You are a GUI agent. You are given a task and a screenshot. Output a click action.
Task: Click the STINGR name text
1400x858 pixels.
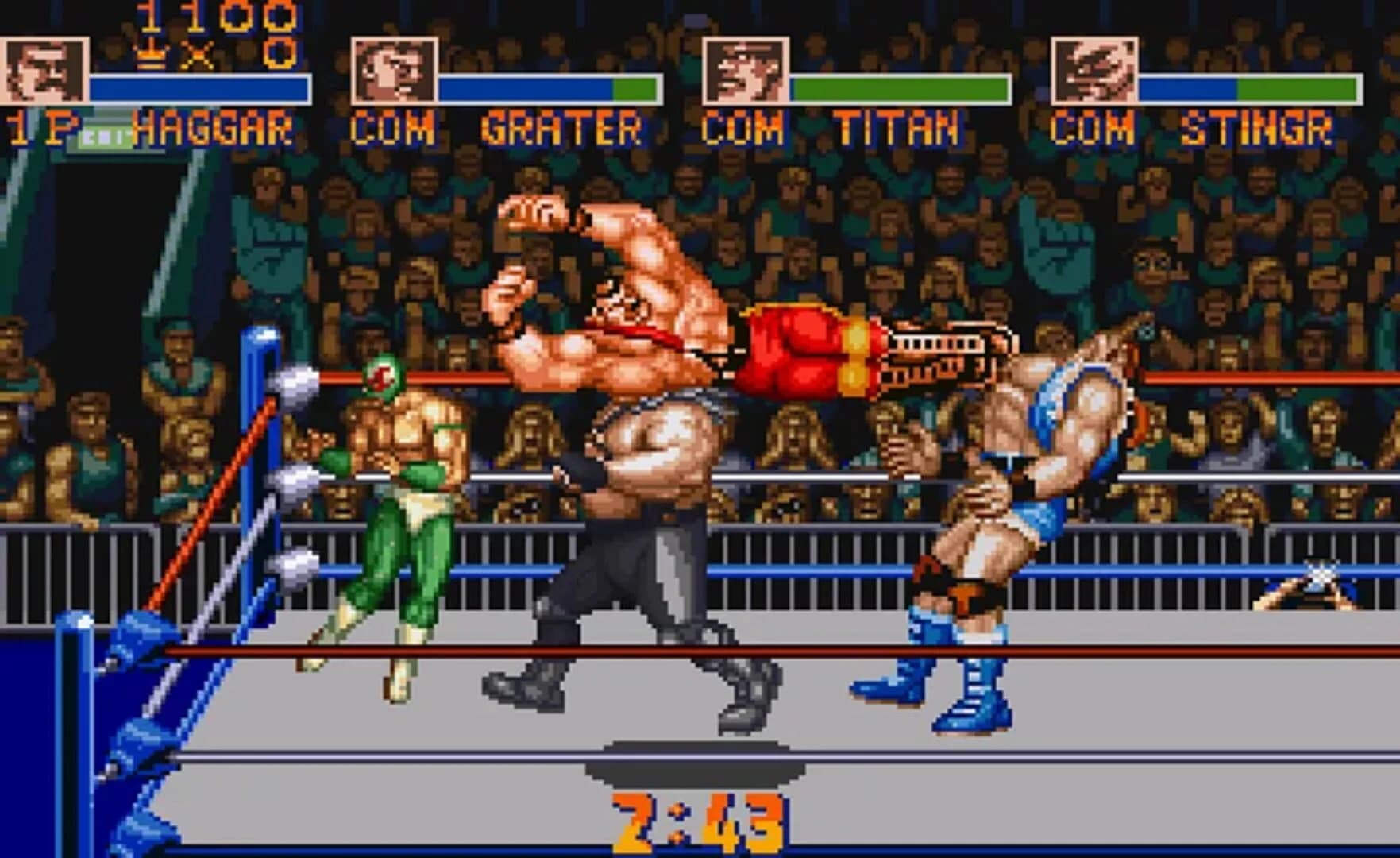(1255, 127)
